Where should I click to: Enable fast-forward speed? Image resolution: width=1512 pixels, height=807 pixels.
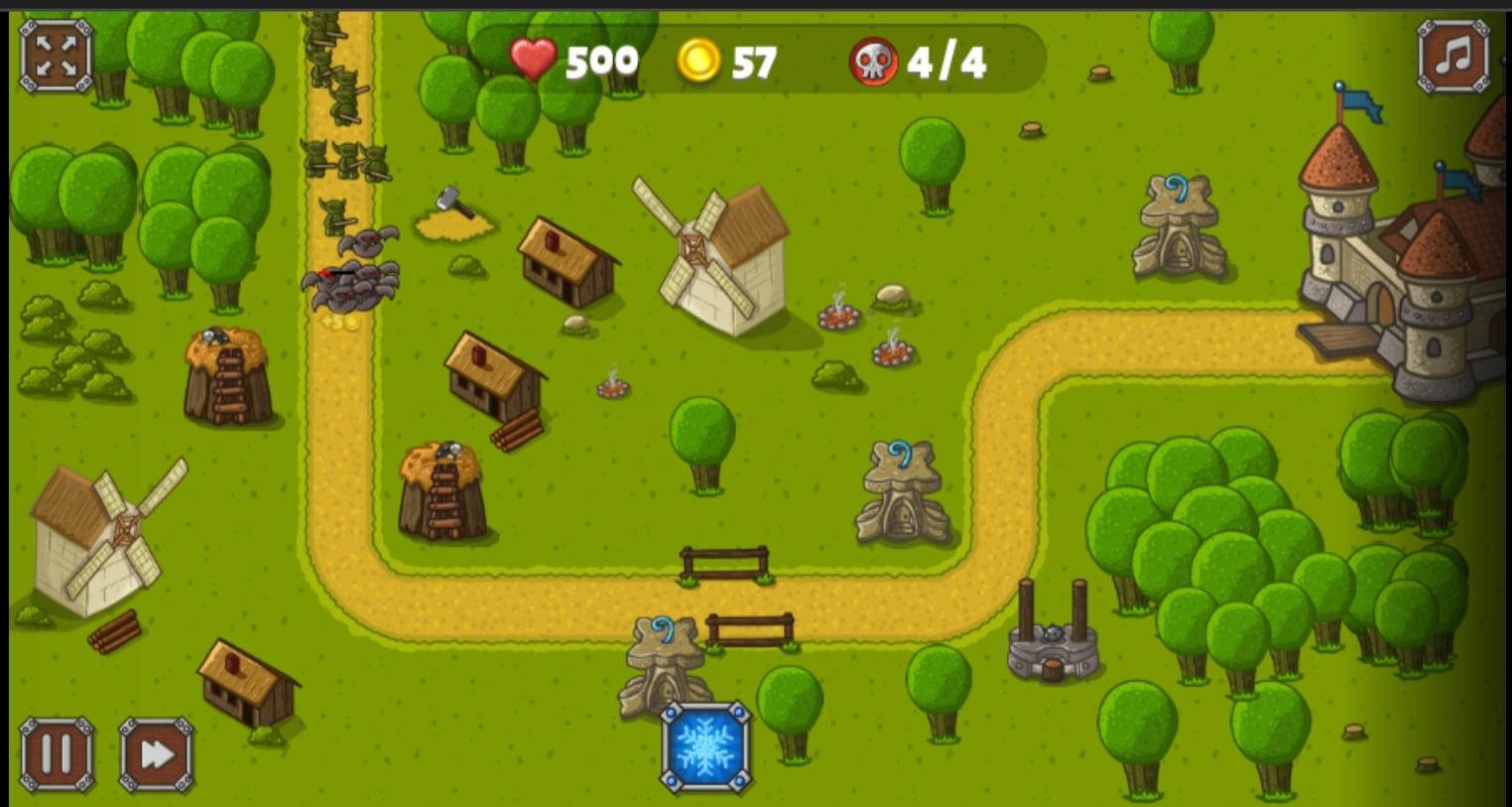pos(154,754)
